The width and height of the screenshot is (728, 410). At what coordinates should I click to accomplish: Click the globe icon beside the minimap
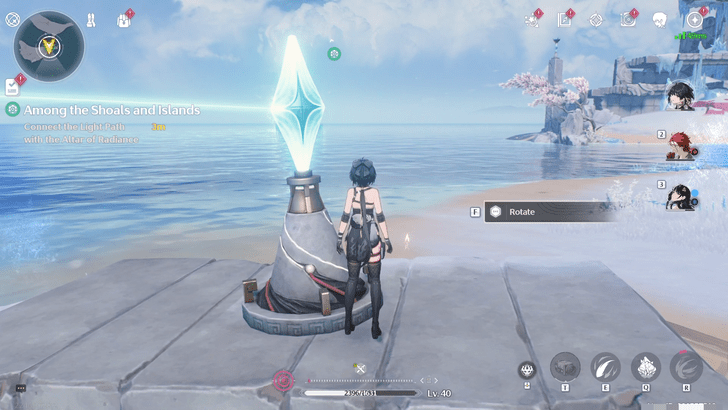point(12,19)
